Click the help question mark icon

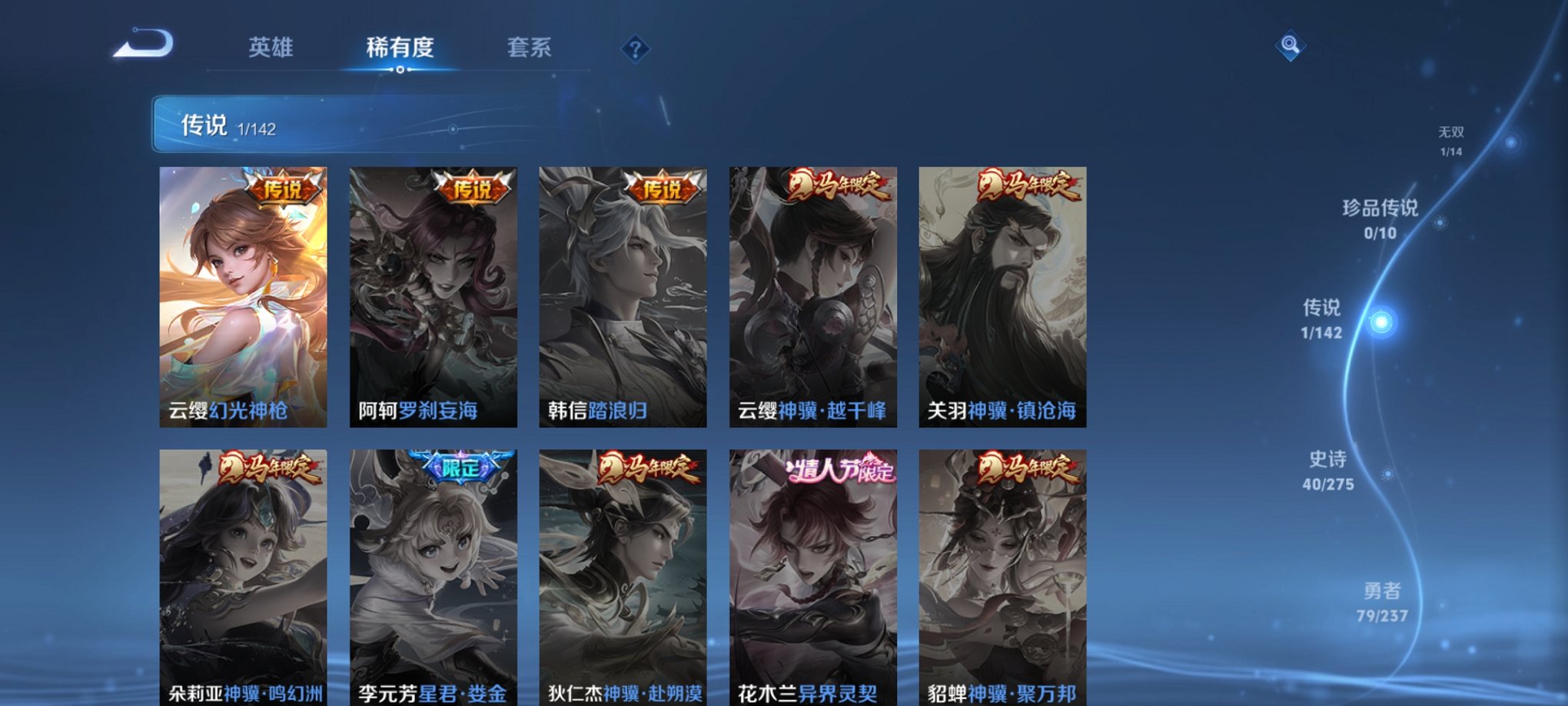(x=634, y=50)
